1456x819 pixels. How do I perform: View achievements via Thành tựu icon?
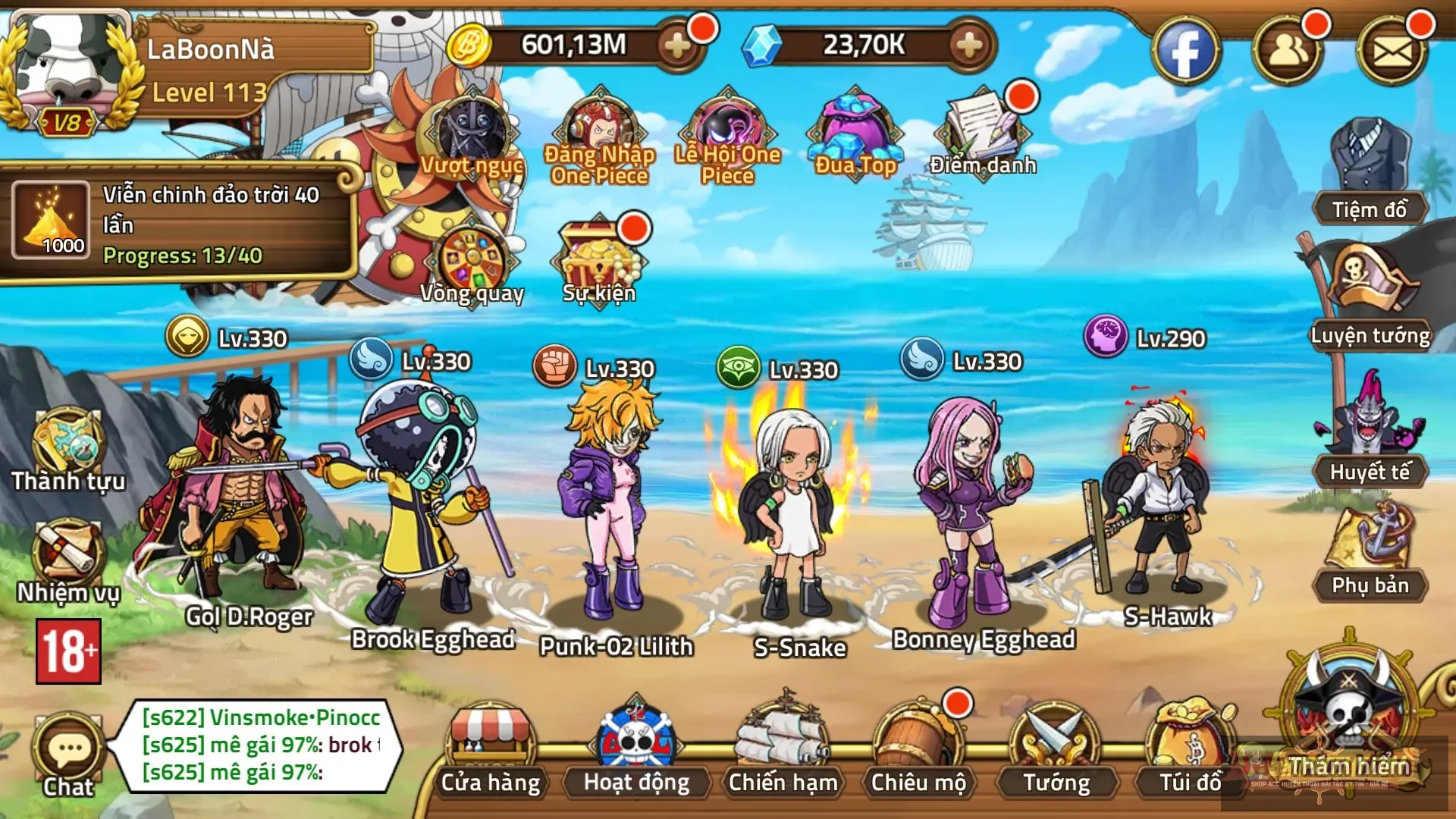(x=68, y=440)
